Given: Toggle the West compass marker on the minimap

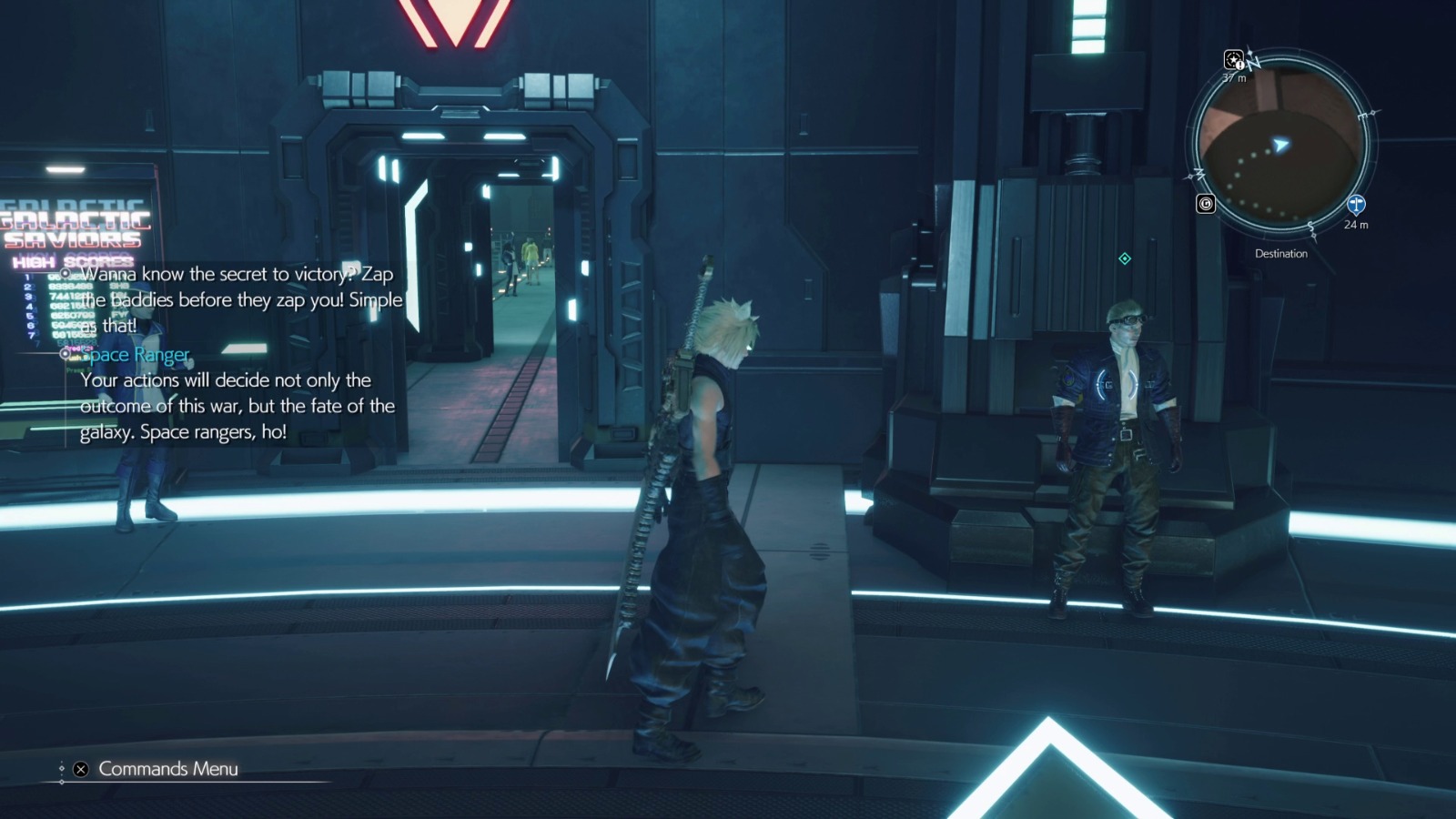Looking at the screenshot, I should tap(1198, 175).
